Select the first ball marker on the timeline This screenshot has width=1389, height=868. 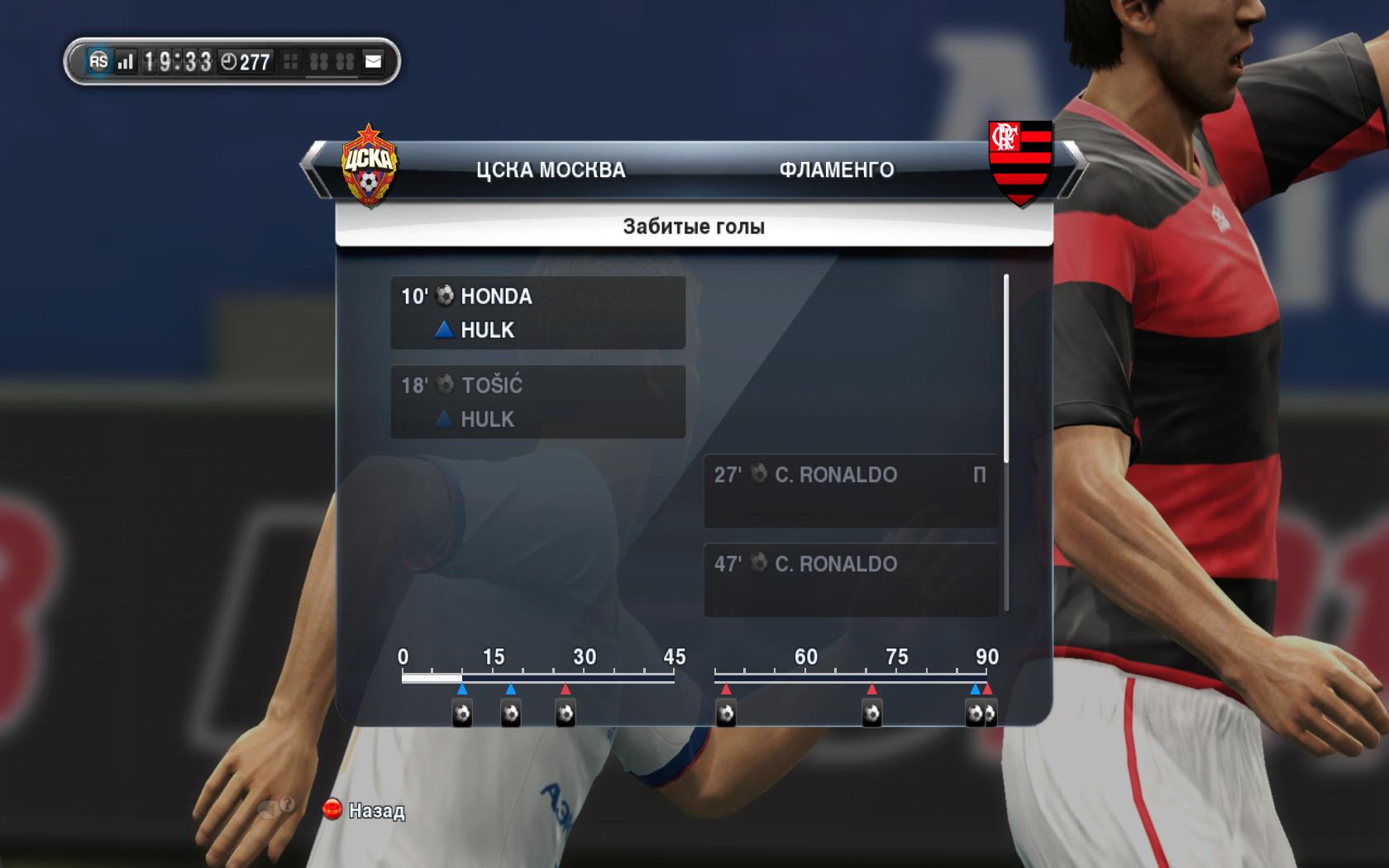click(x=462, y=713)
